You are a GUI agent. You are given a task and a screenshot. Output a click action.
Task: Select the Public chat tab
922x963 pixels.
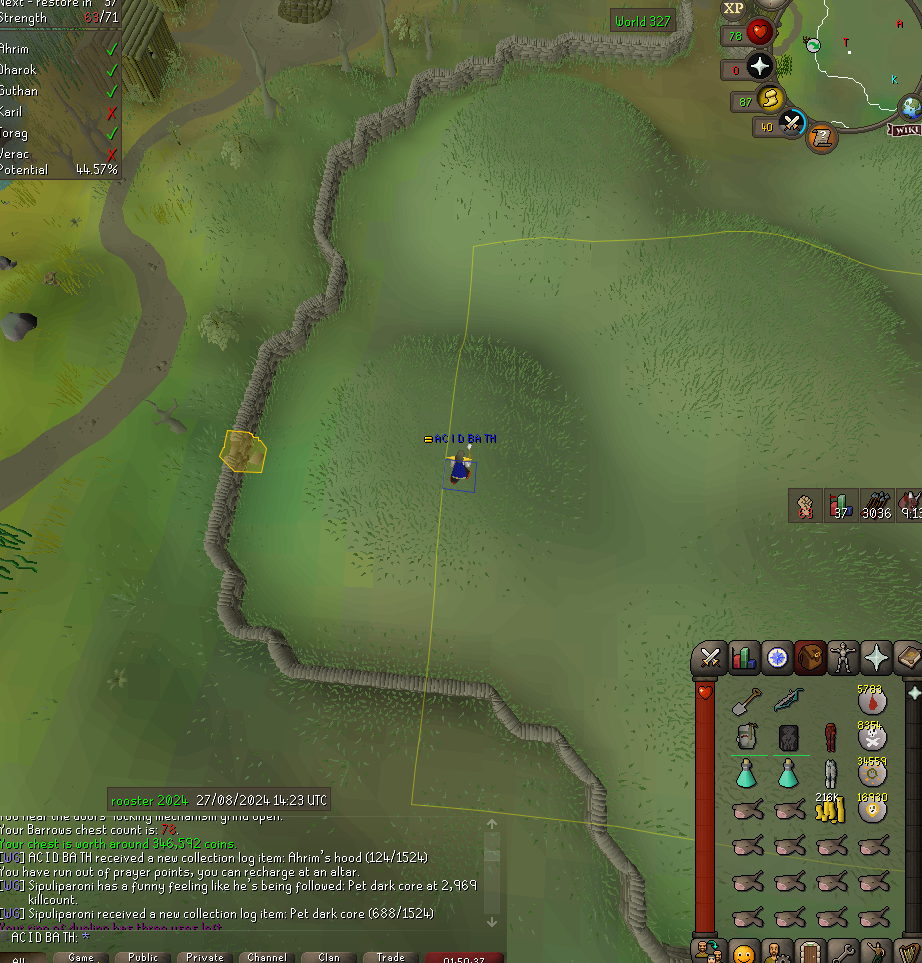(143, 957)
